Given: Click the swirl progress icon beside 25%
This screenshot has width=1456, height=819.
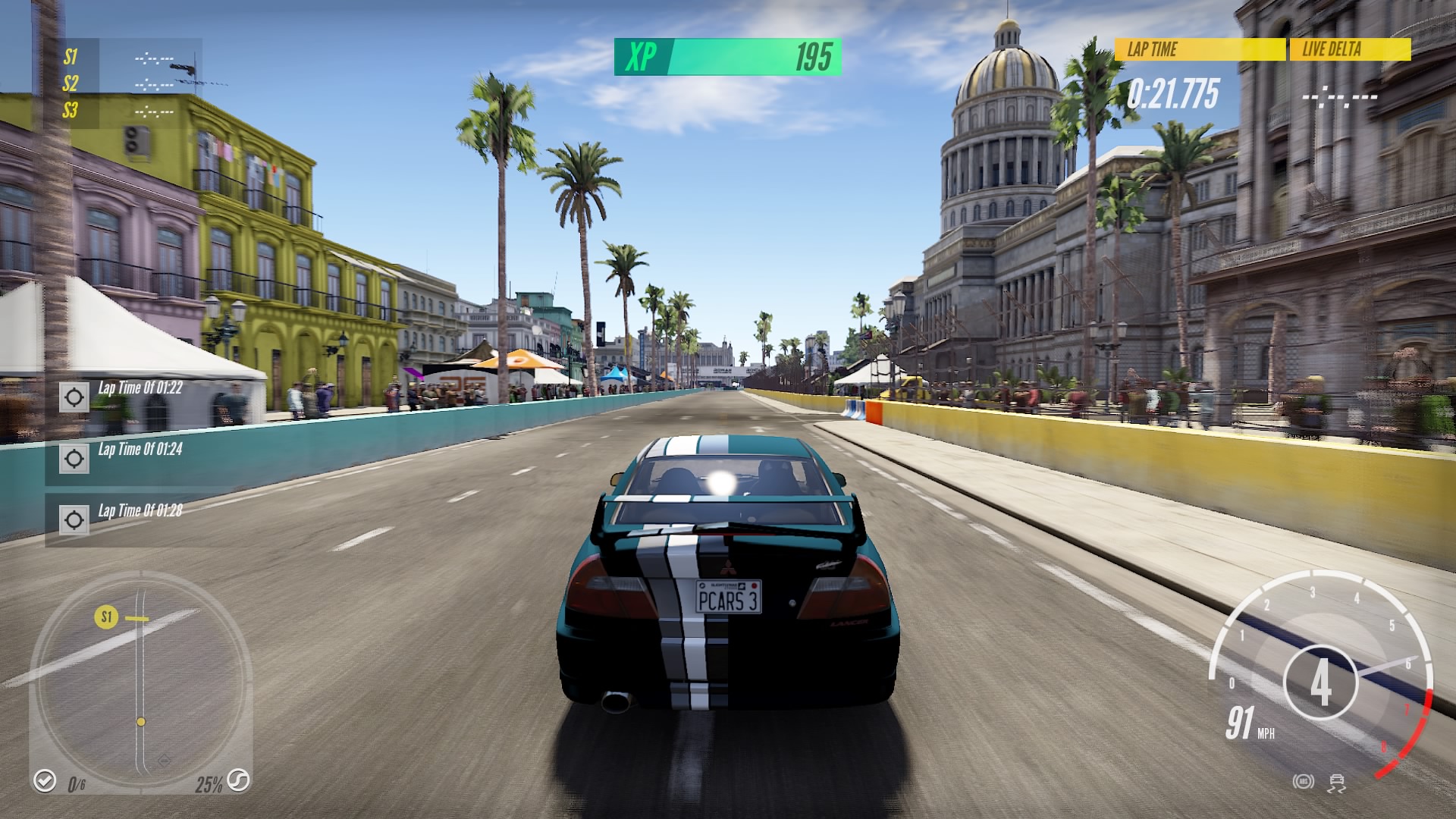Looking at the screenshot, I should point(238,780).
